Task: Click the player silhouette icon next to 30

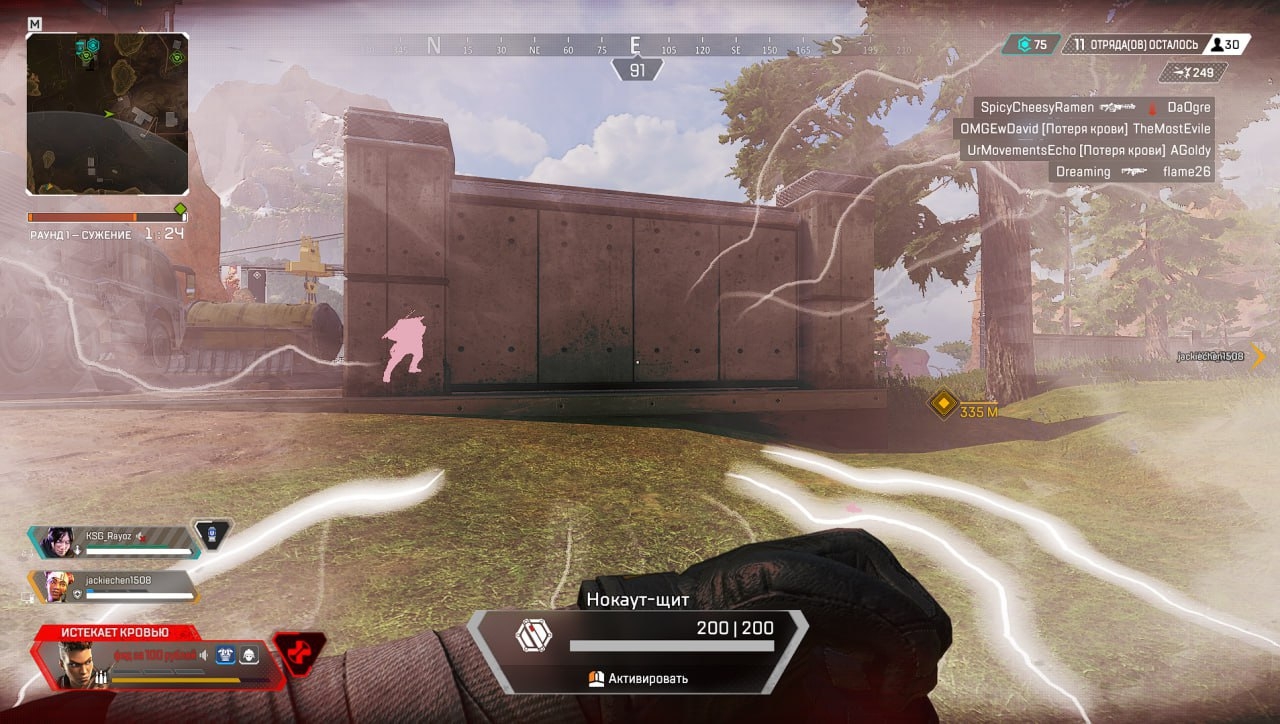Action: point(1217,45)
